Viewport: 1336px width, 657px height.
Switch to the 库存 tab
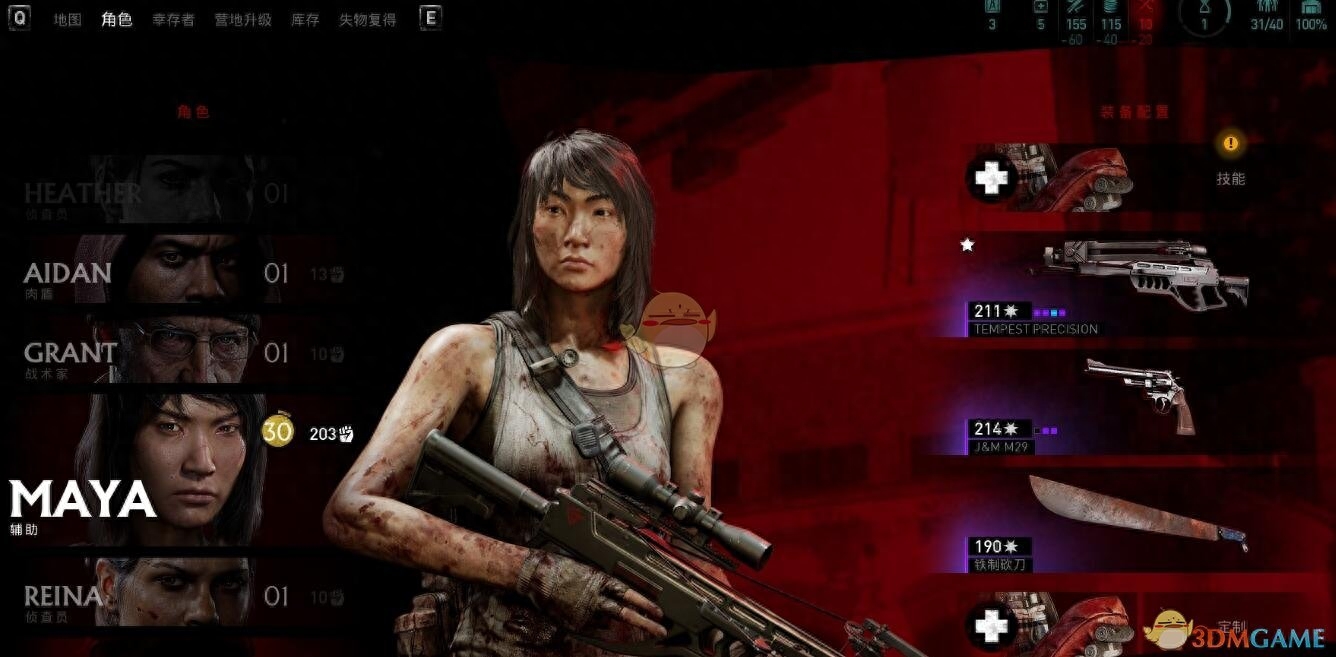(x=305, y=19)
